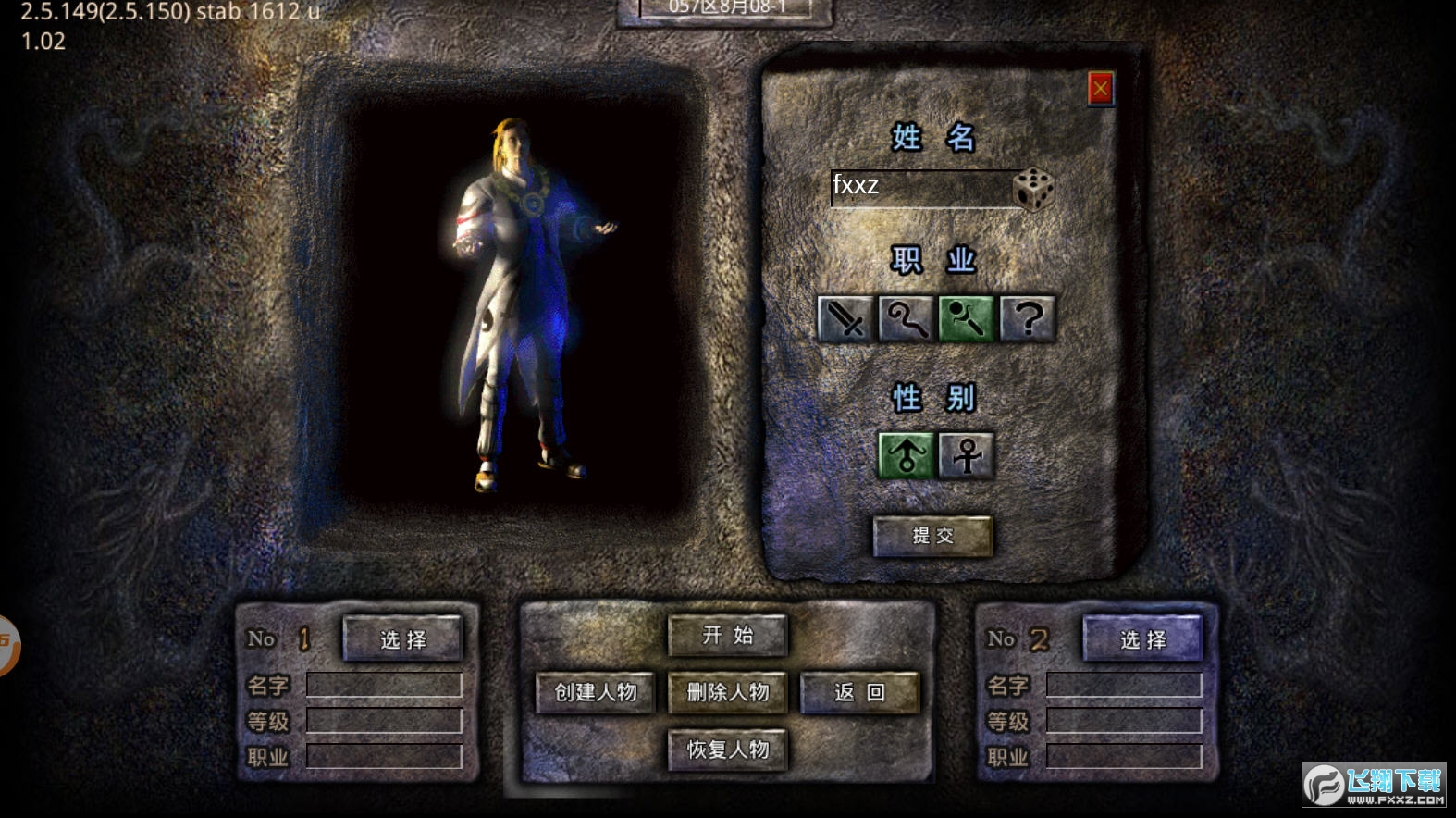Select the female gender symbol
Image resolution: width=1456 pixels, height=818 pixels.
point(967,455)
